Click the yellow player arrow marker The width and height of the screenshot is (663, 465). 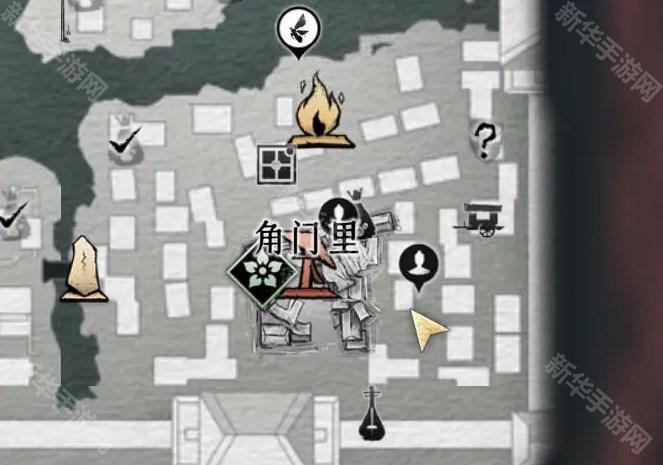(428, 327)
